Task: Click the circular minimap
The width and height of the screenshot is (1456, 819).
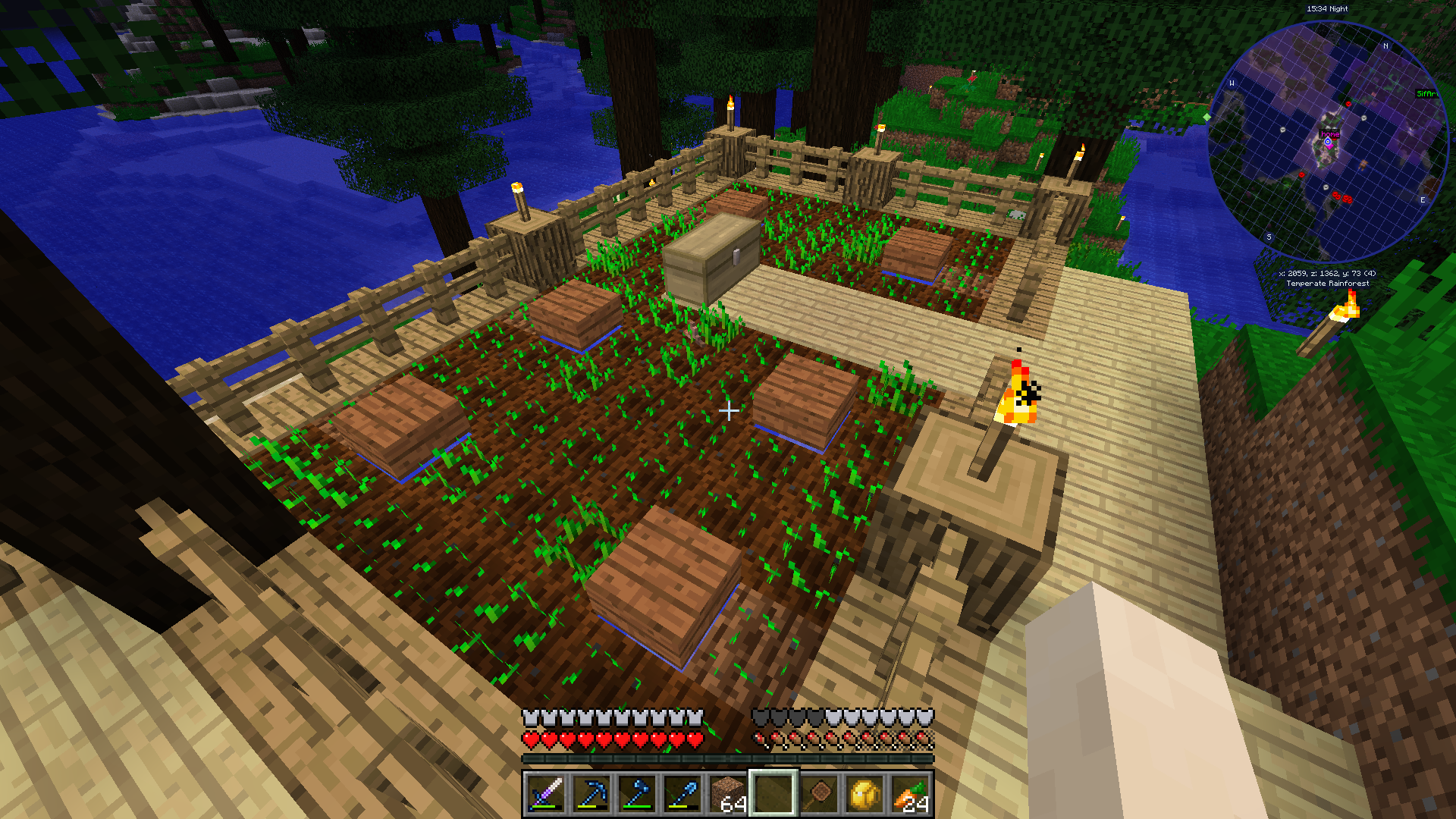Action: click(x=1327, y=142)
